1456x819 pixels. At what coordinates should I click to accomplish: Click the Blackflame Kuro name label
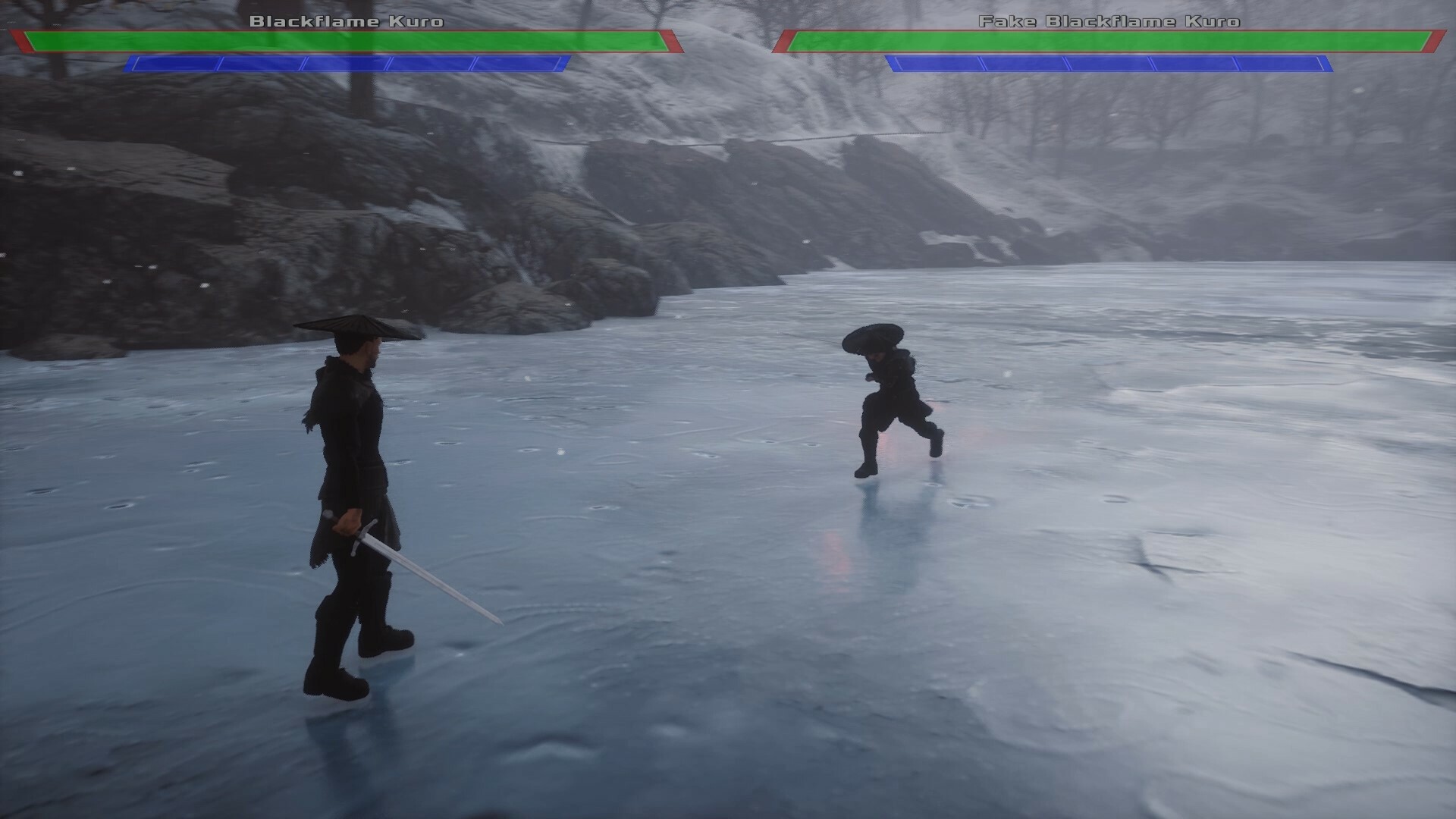pyautogui.click(x=346, y=22)
